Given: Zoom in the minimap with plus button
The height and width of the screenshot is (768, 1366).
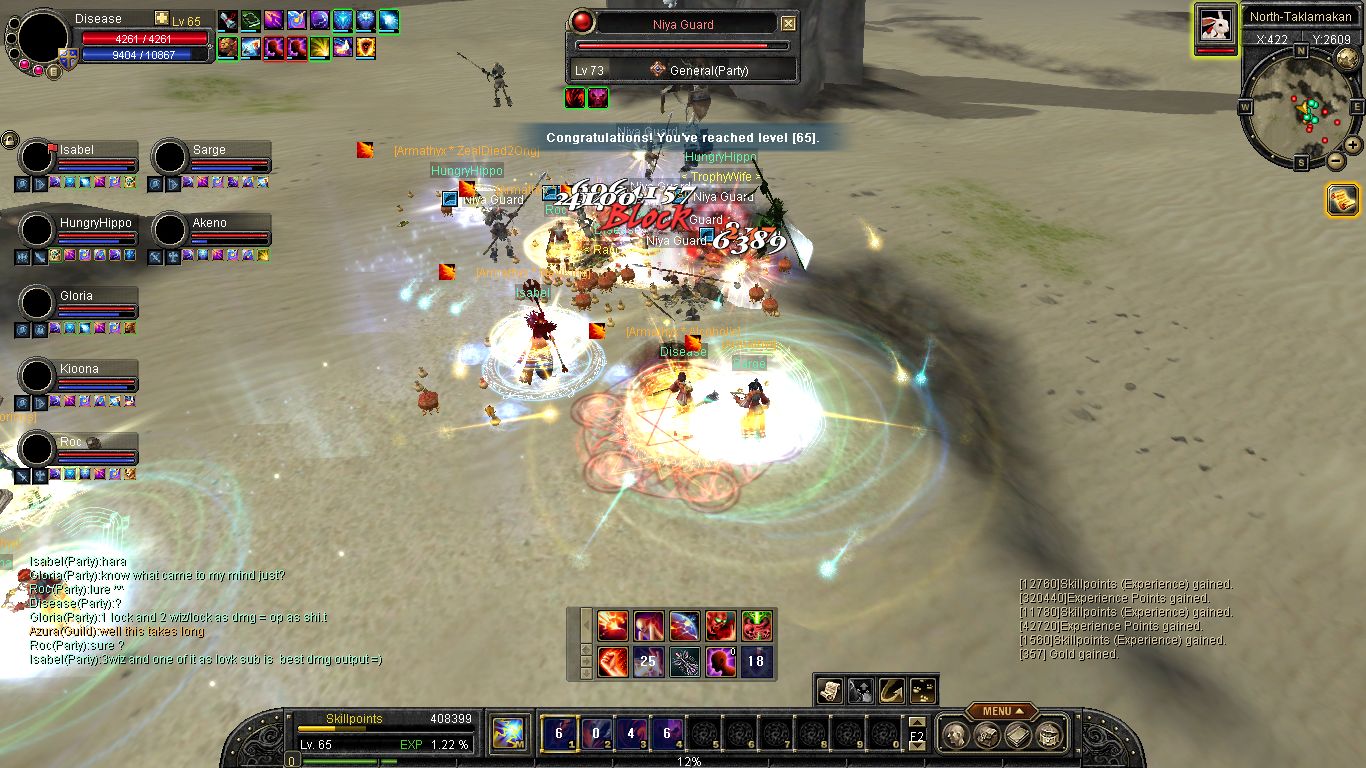Looking at the screenshot, I should pos(1352,145).
